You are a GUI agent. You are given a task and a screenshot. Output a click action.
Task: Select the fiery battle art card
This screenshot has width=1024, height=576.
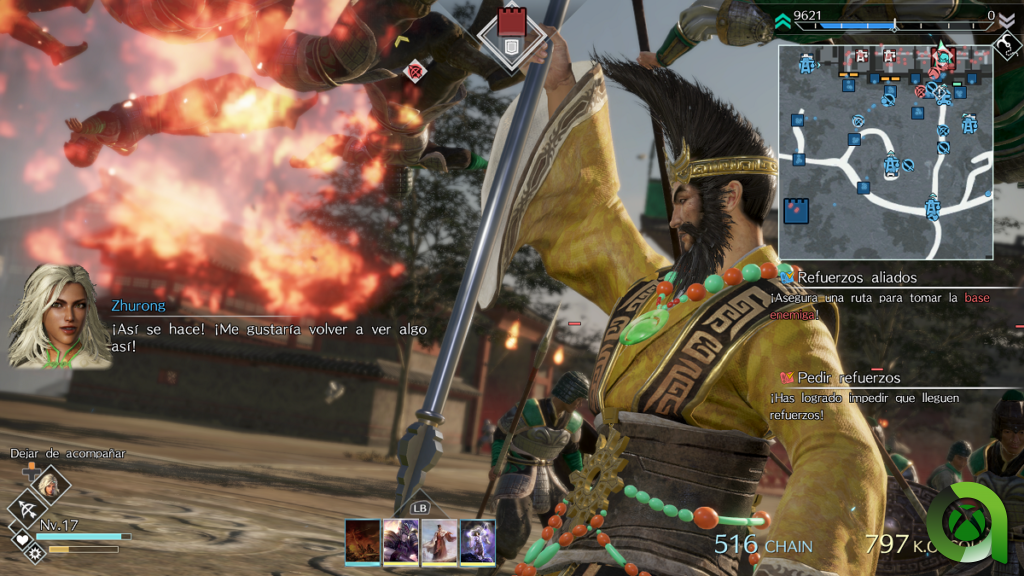(362, 540)
